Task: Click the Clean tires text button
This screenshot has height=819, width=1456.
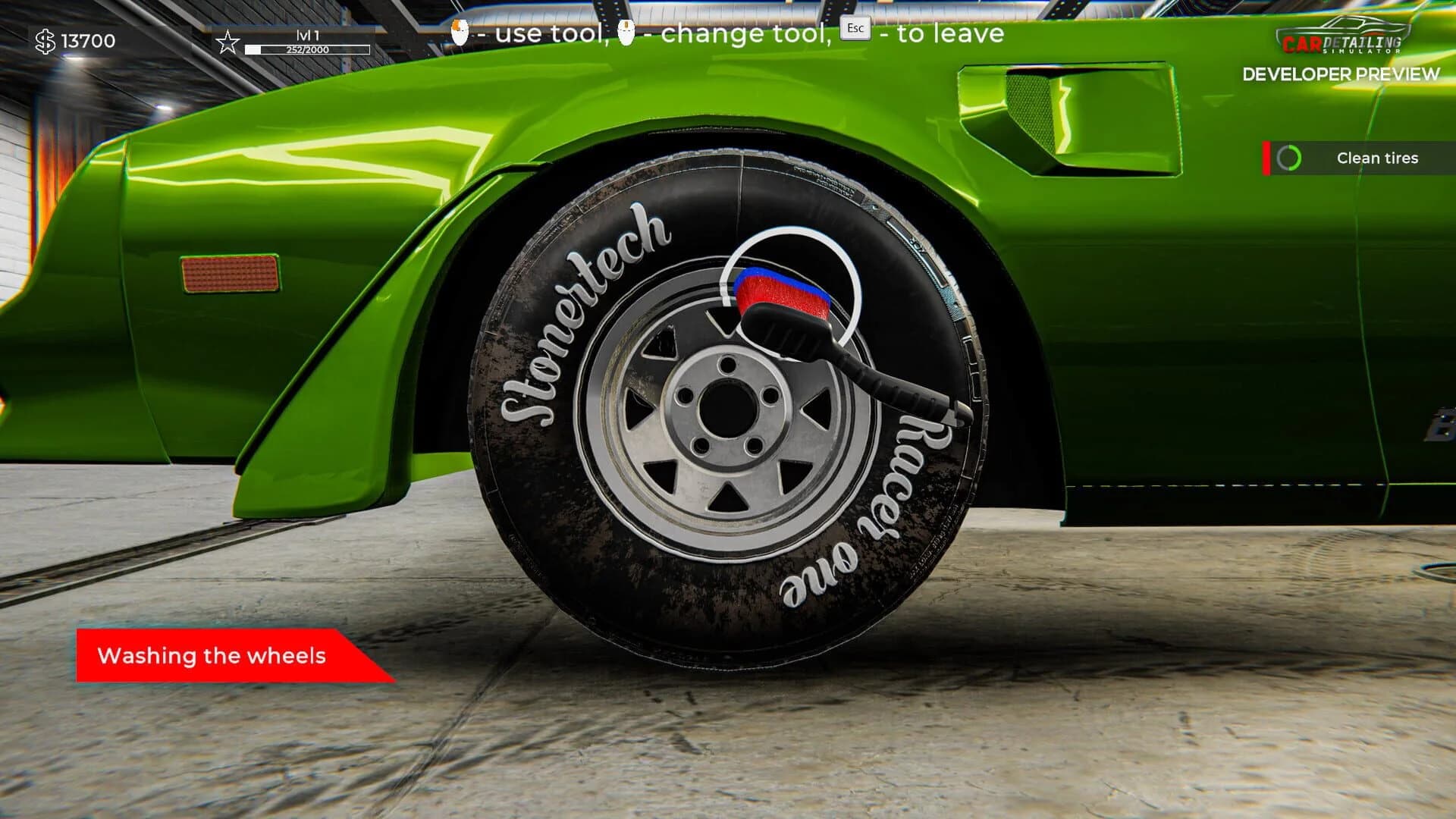Action: (1379, 158)
